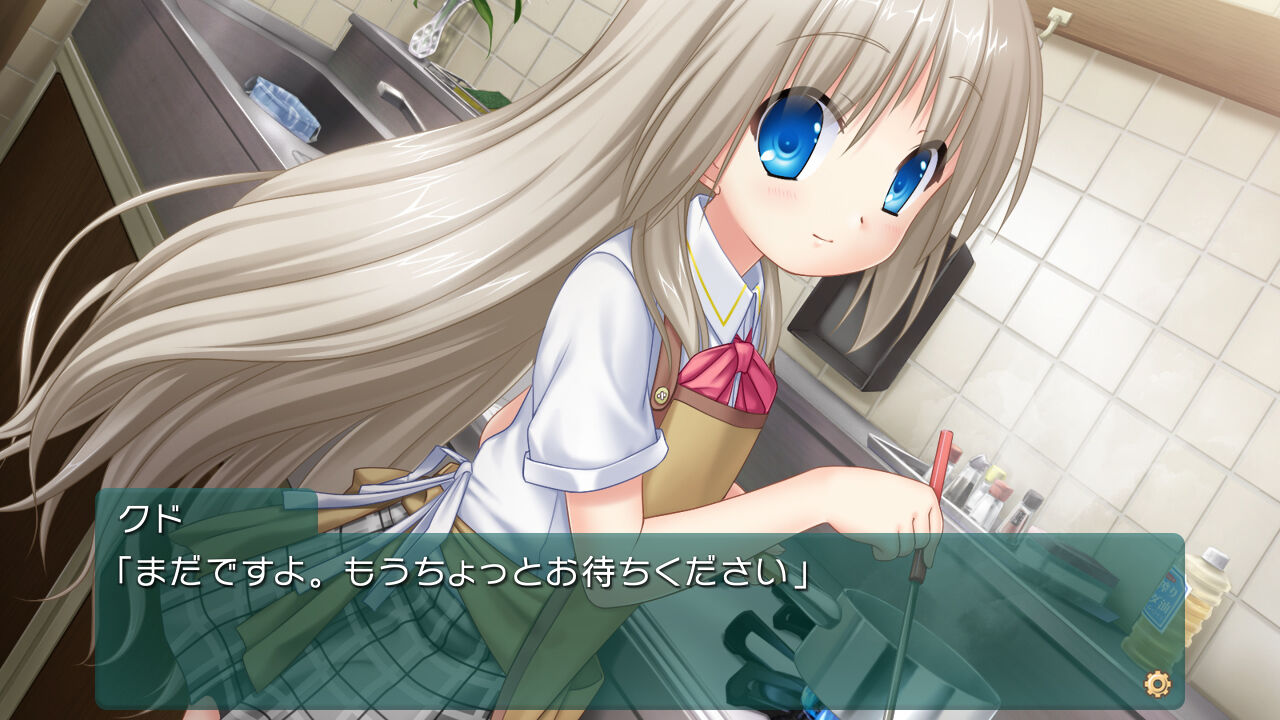Click the tiled wall on the right

pyautogui.click(x=1150, y=250)
